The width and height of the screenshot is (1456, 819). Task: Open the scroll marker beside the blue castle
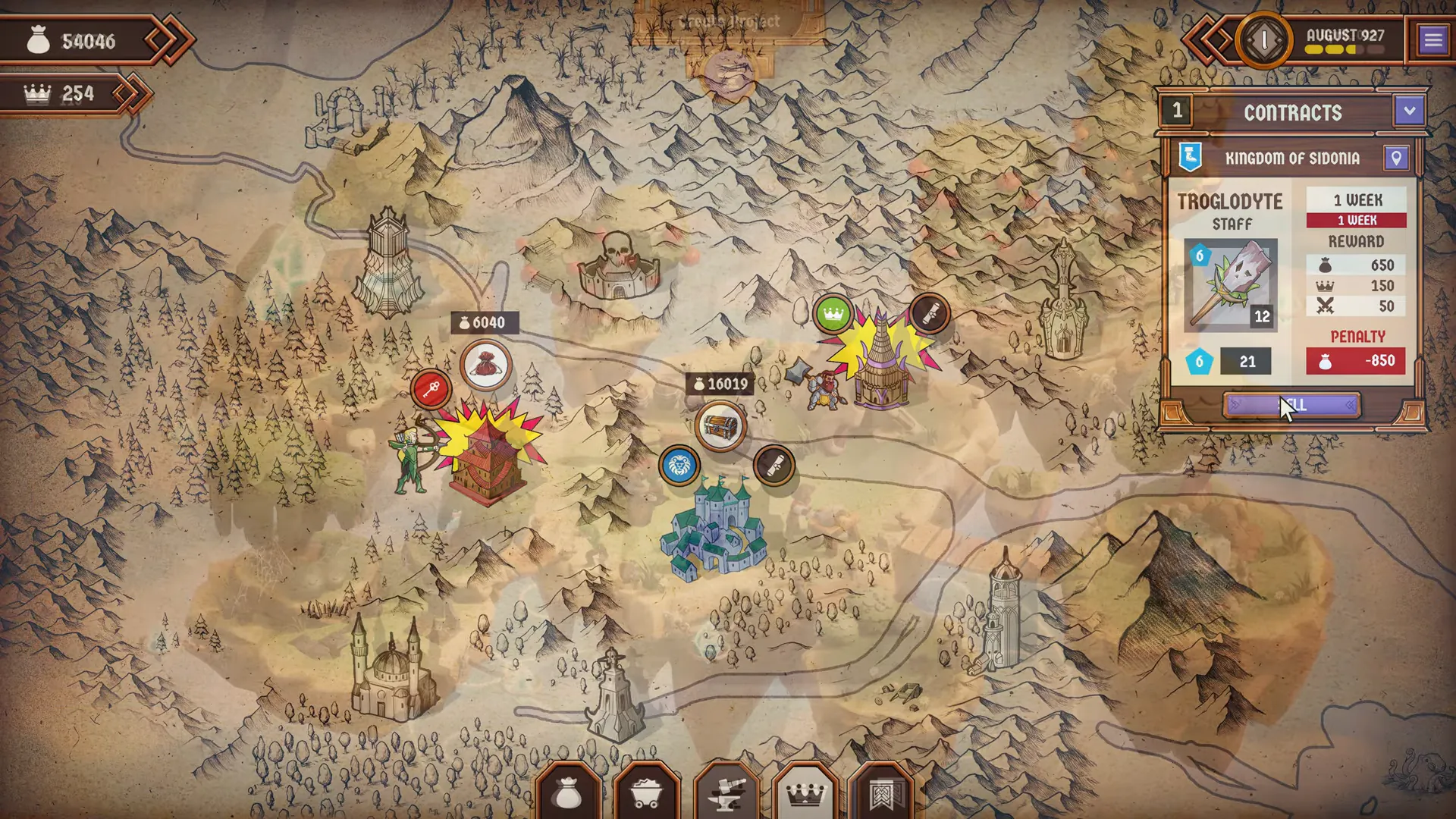(774, 466)
